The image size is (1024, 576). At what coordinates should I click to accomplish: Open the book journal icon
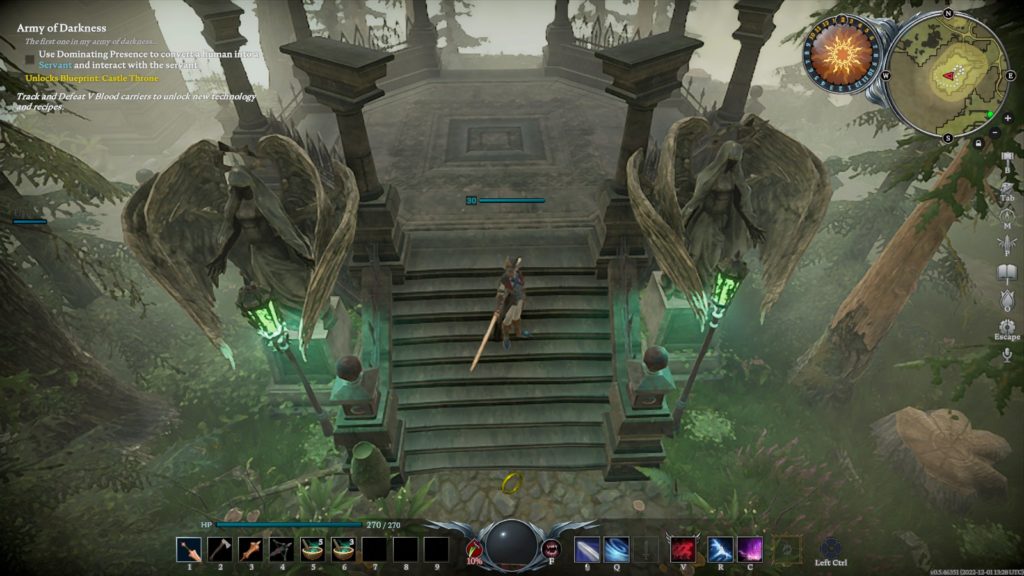point(1006,271)
